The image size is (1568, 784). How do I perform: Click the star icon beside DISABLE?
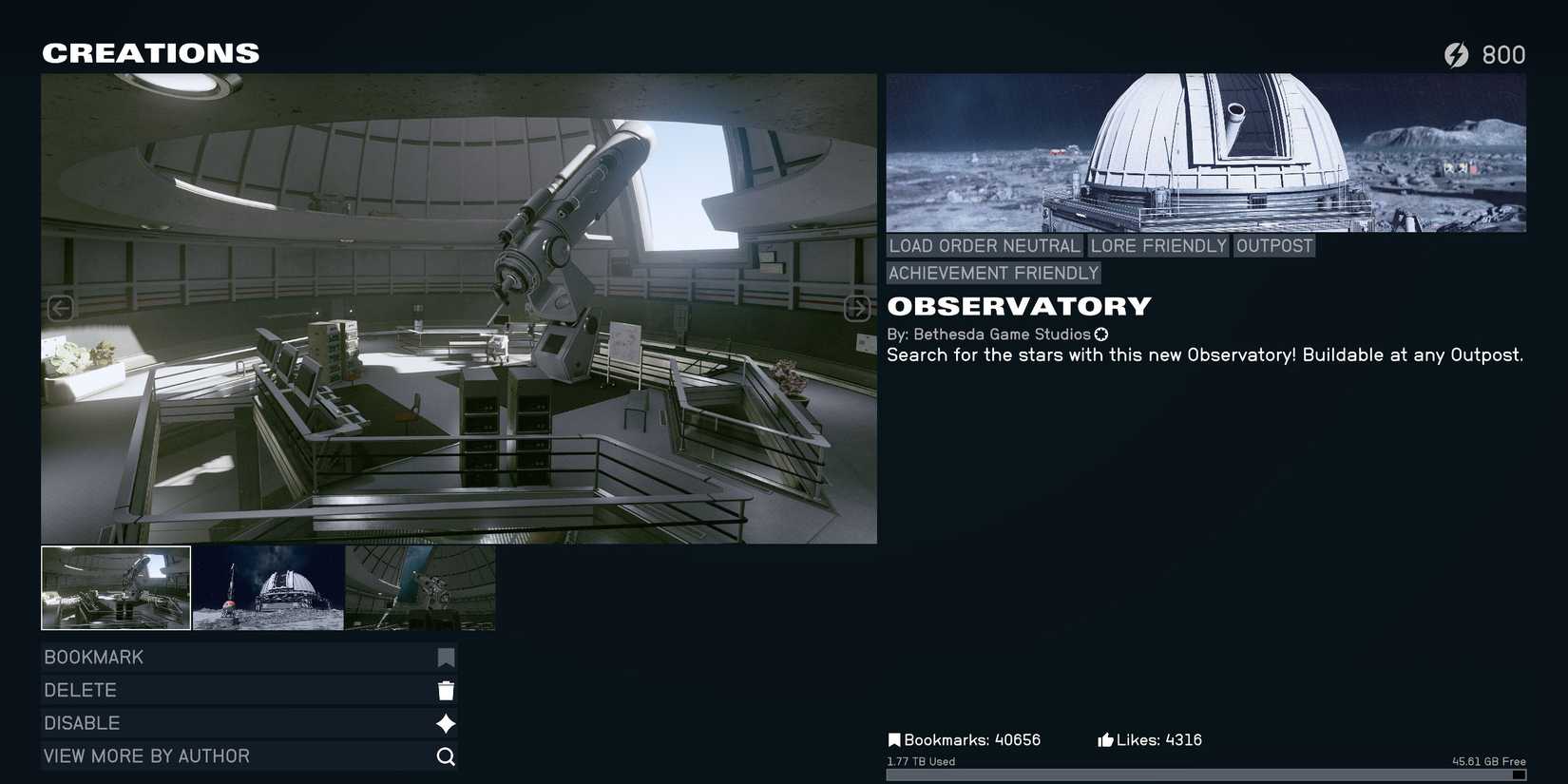click(x=446, y=723)
